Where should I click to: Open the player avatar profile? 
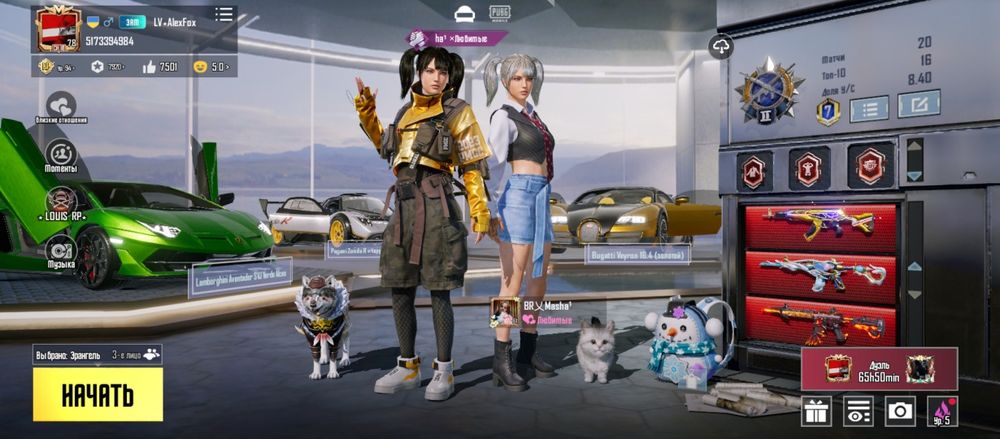coord(59,28)
